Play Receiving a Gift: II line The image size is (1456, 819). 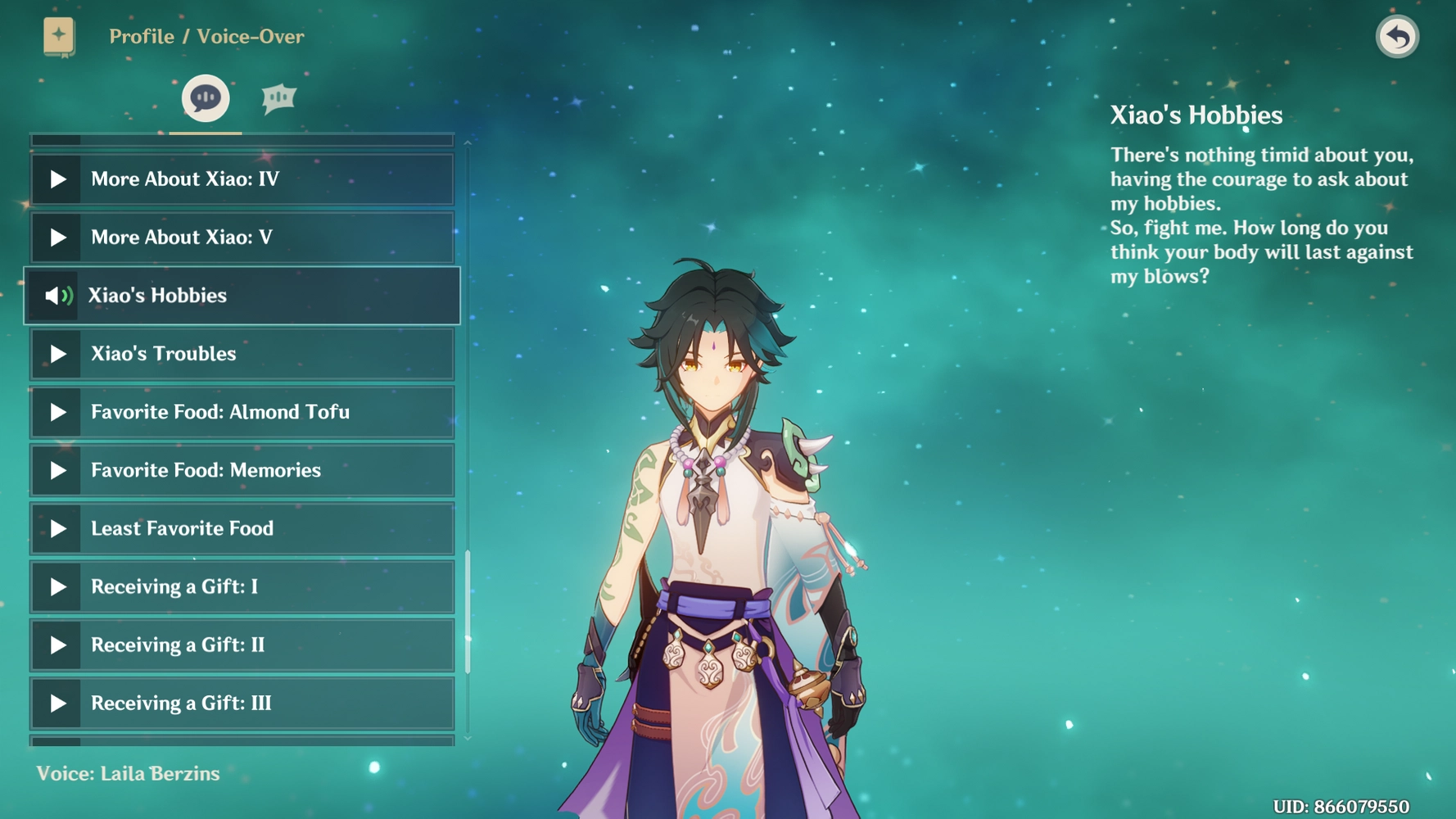(57, 645)
